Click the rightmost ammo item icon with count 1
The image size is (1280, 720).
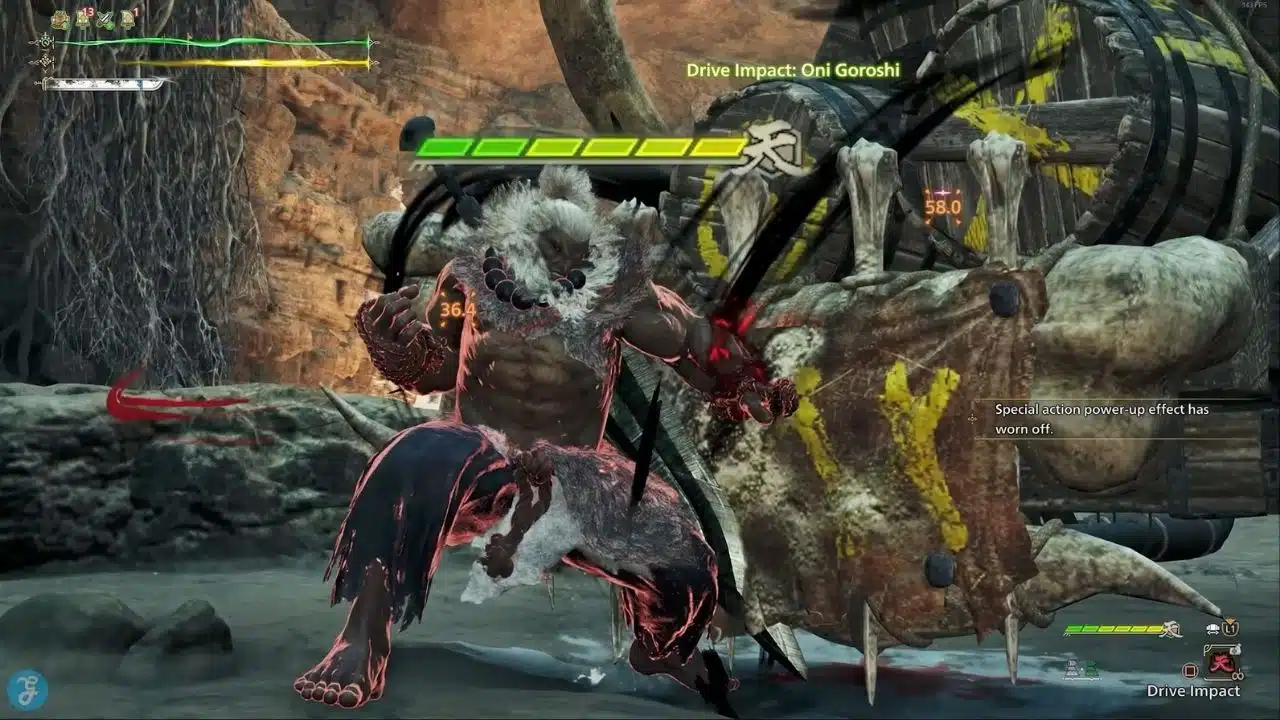coord(128,19)
